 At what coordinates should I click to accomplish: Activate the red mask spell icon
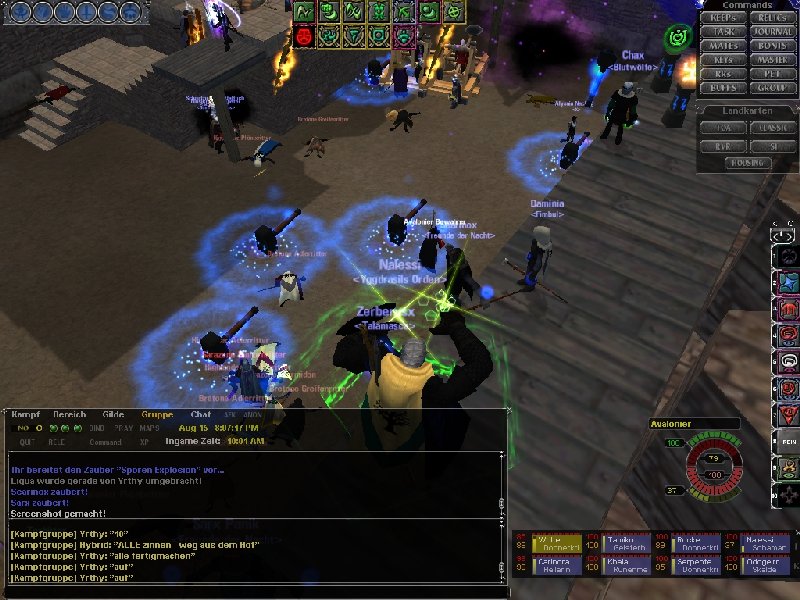304,36
